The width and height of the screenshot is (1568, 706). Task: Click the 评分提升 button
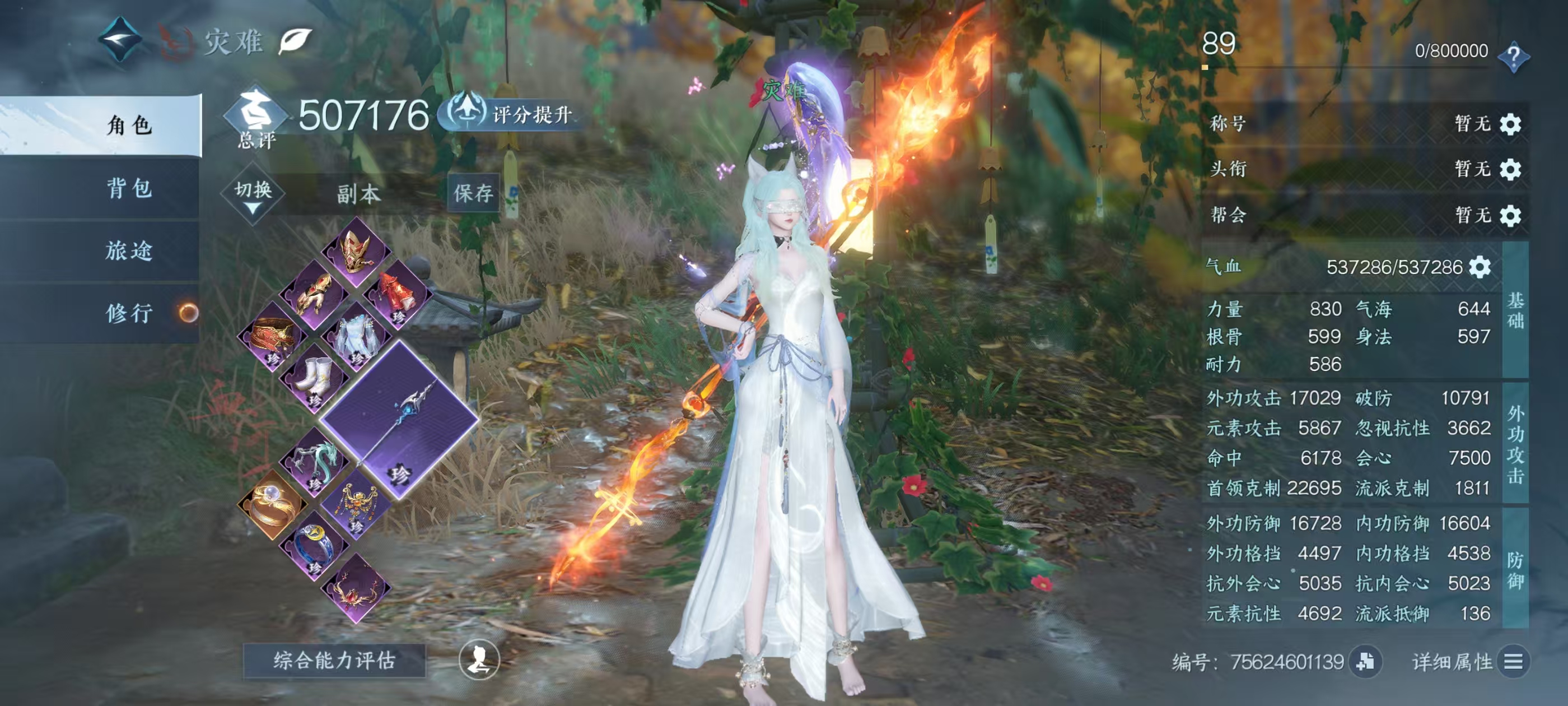[512, 113]
